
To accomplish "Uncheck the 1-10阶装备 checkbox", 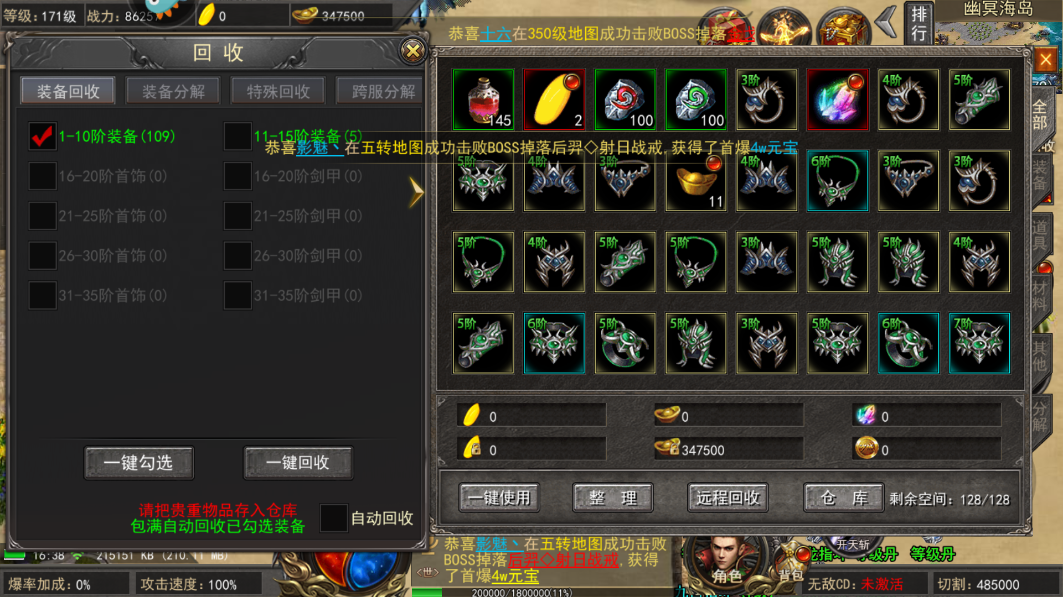I will [42, 136].
